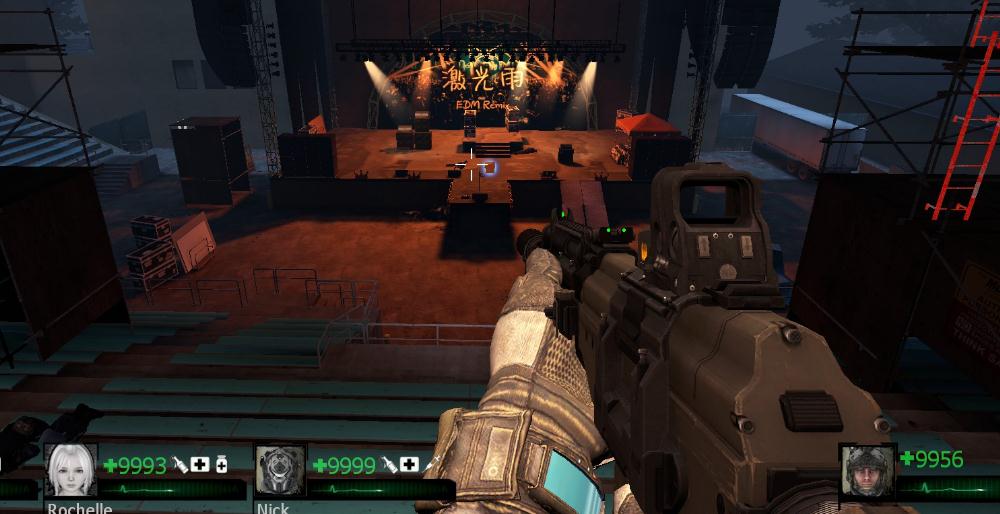Click Rochelle's molotov bottle icon
Screen dimensions: 1000x514
coord(180,465)
